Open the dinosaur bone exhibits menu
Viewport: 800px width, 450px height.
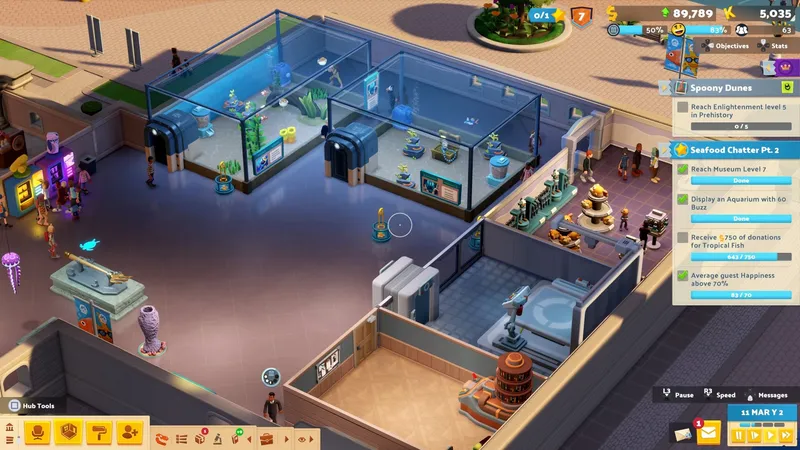pyautogui.click(x=162, y=438)
